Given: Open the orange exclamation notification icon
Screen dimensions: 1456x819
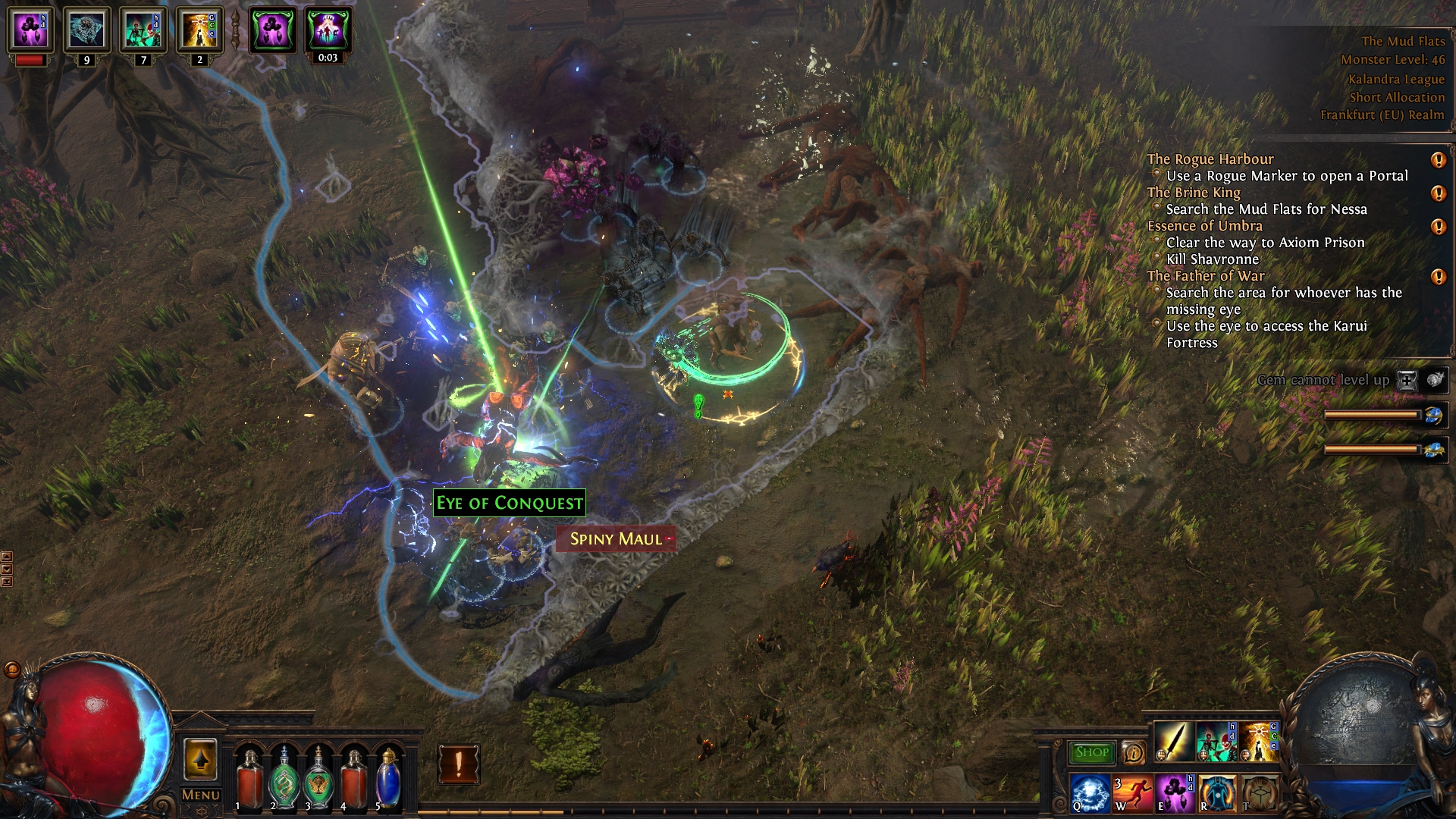Looking at the screenshot, I should tap(458, 764).
